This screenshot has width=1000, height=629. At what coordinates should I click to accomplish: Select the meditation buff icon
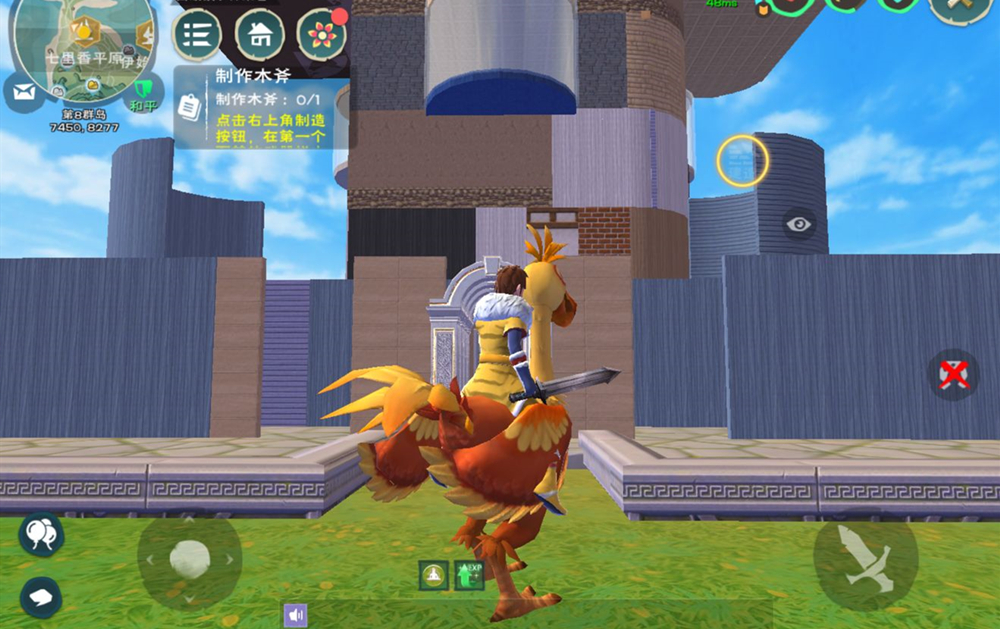pos(433,575)
